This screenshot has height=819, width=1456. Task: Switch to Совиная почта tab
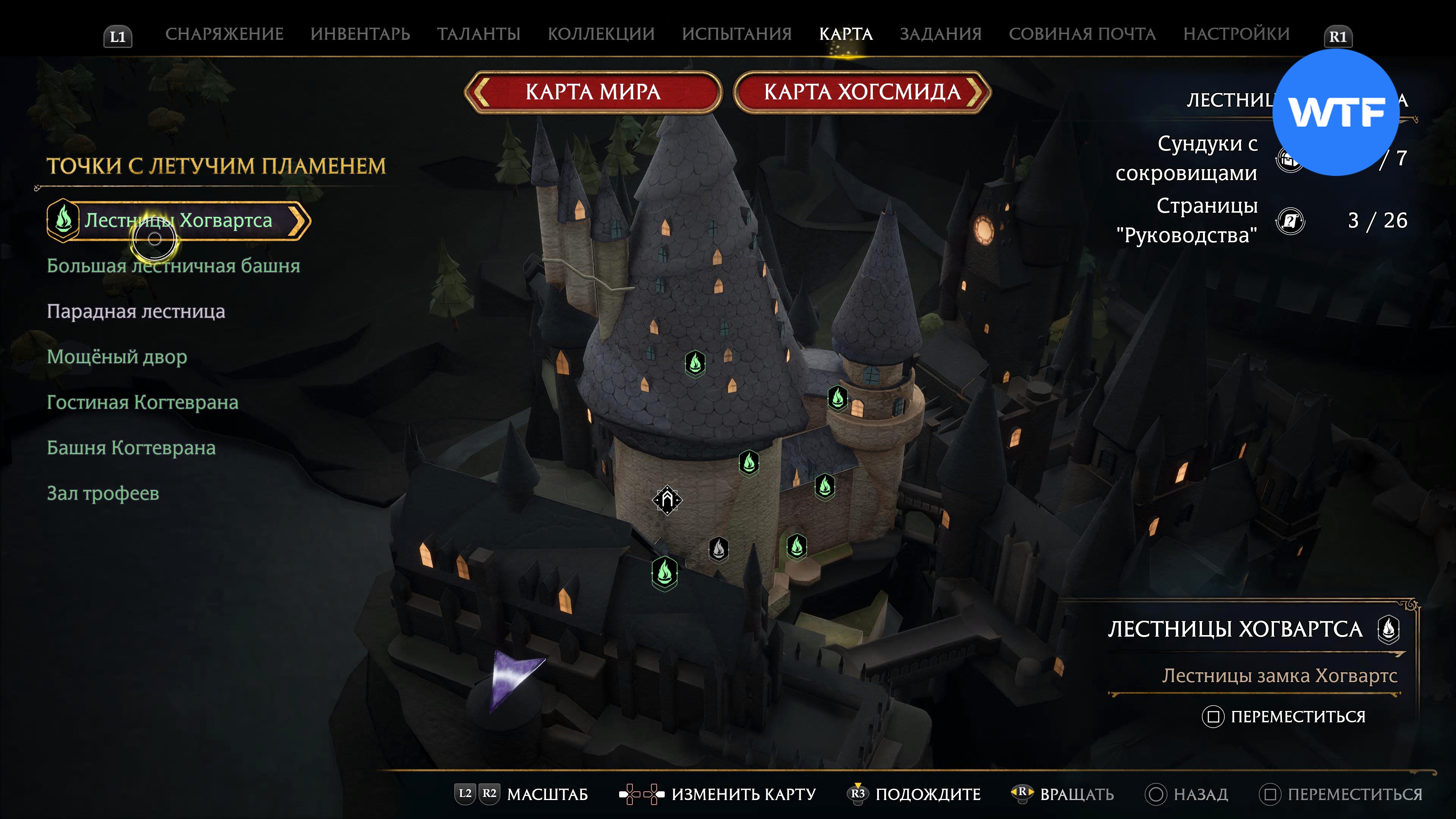(1082, 34)
